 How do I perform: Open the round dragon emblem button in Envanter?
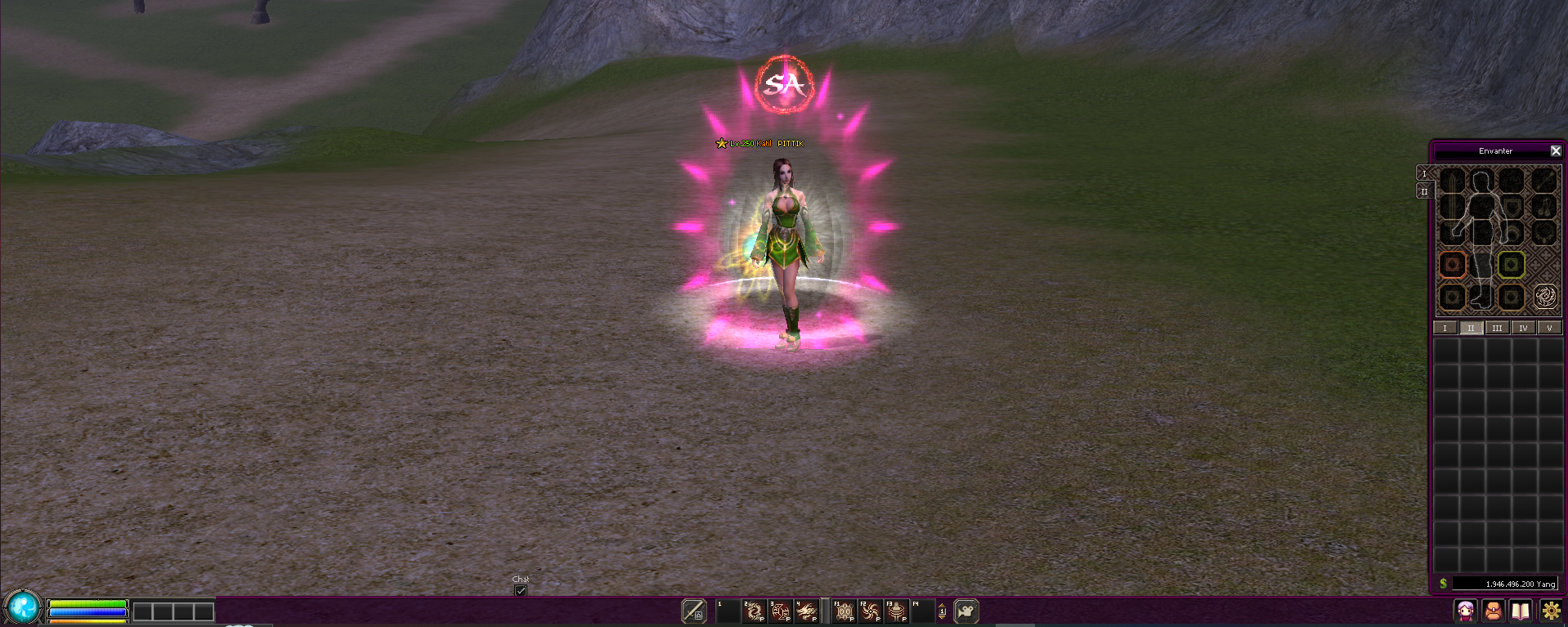click(1545, 296)
